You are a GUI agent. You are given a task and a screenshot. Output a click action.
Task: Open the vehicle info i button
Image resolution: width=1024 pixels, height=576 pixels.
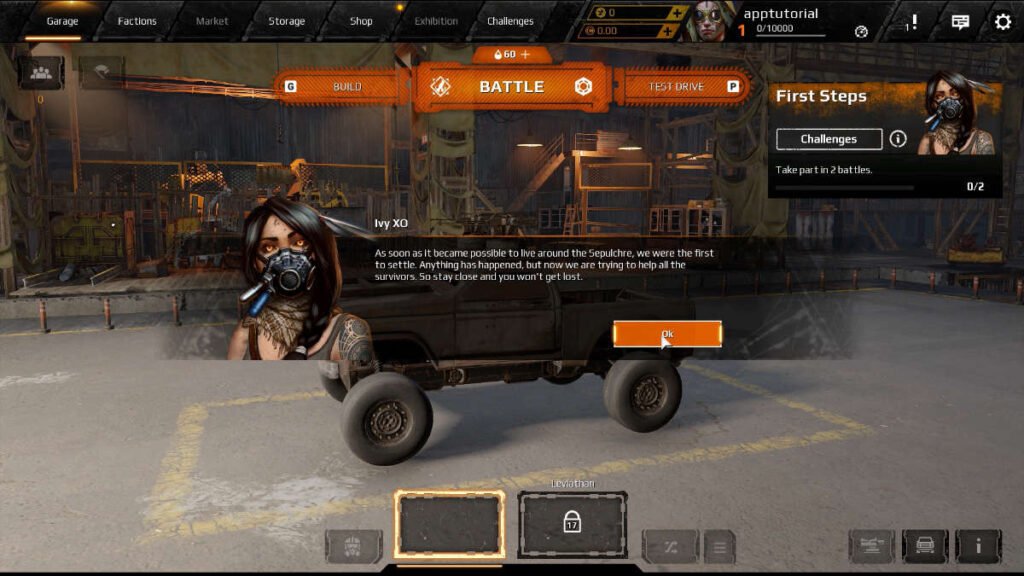[977, 546]
